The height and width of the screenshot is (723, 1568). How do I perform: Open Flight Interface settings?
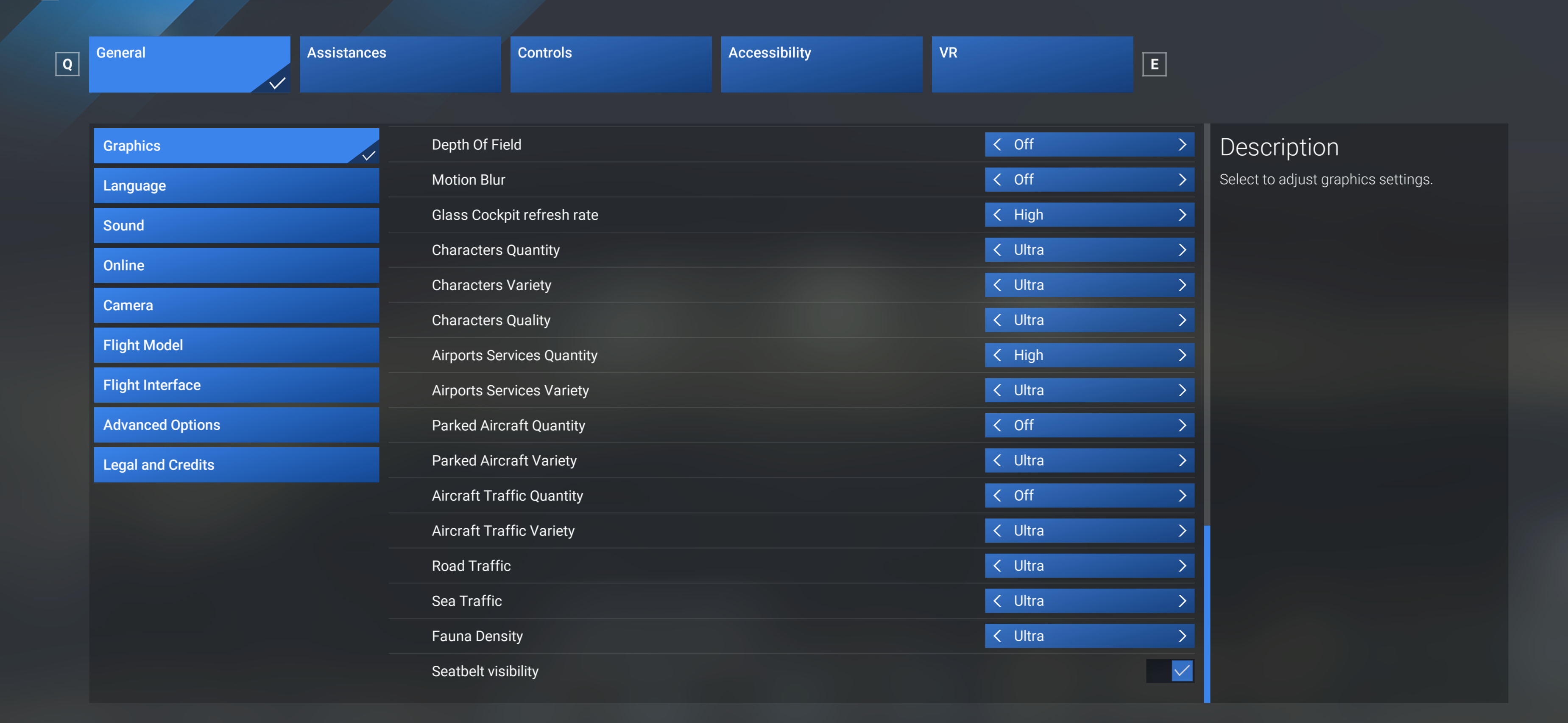(236, 385)
